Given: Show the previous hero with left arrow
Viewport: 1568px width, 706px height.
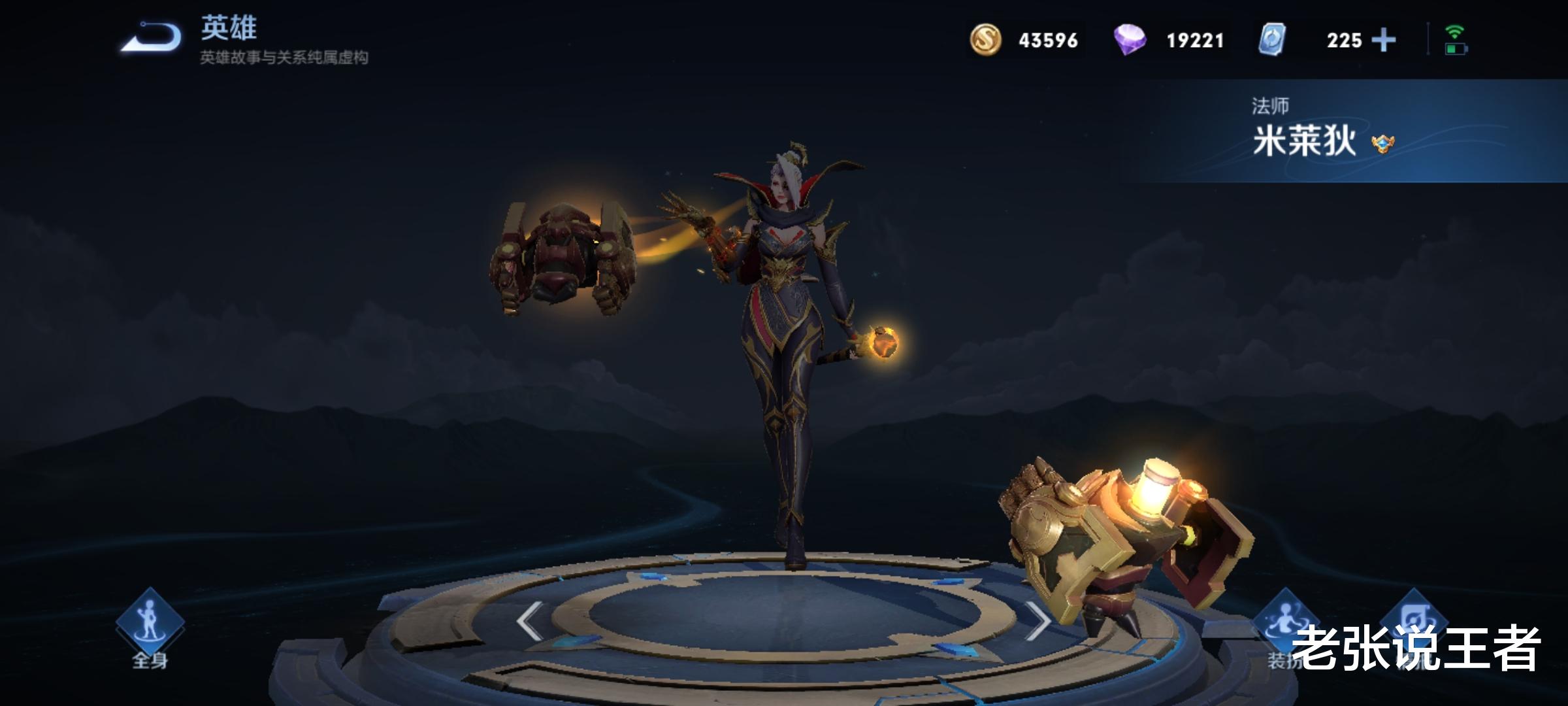Looking at the screenshot, I should 529,620.
